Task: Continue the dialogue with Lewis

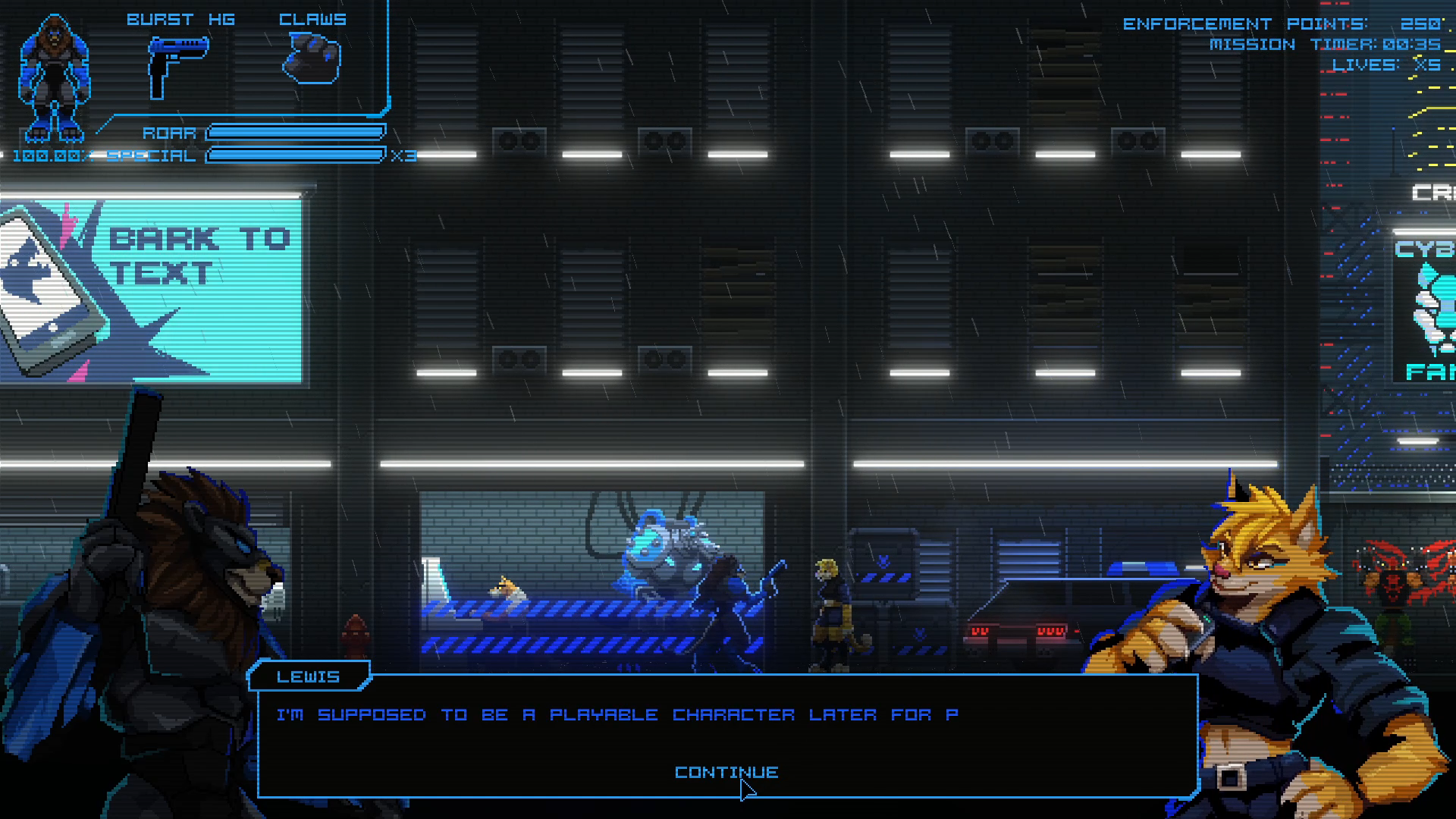Action: [726, 772]
